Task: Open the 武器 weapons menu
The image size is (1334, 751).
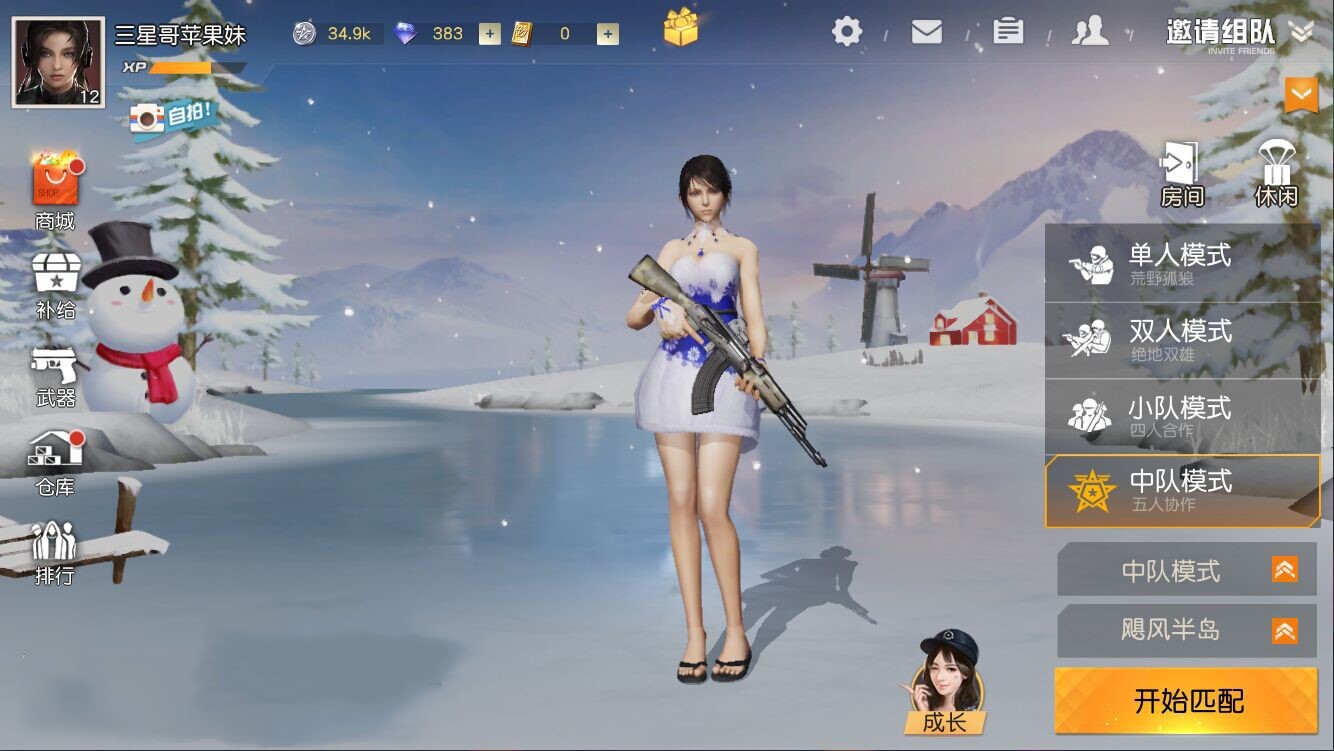Action: pyautogui.click(x=55, y=376)
